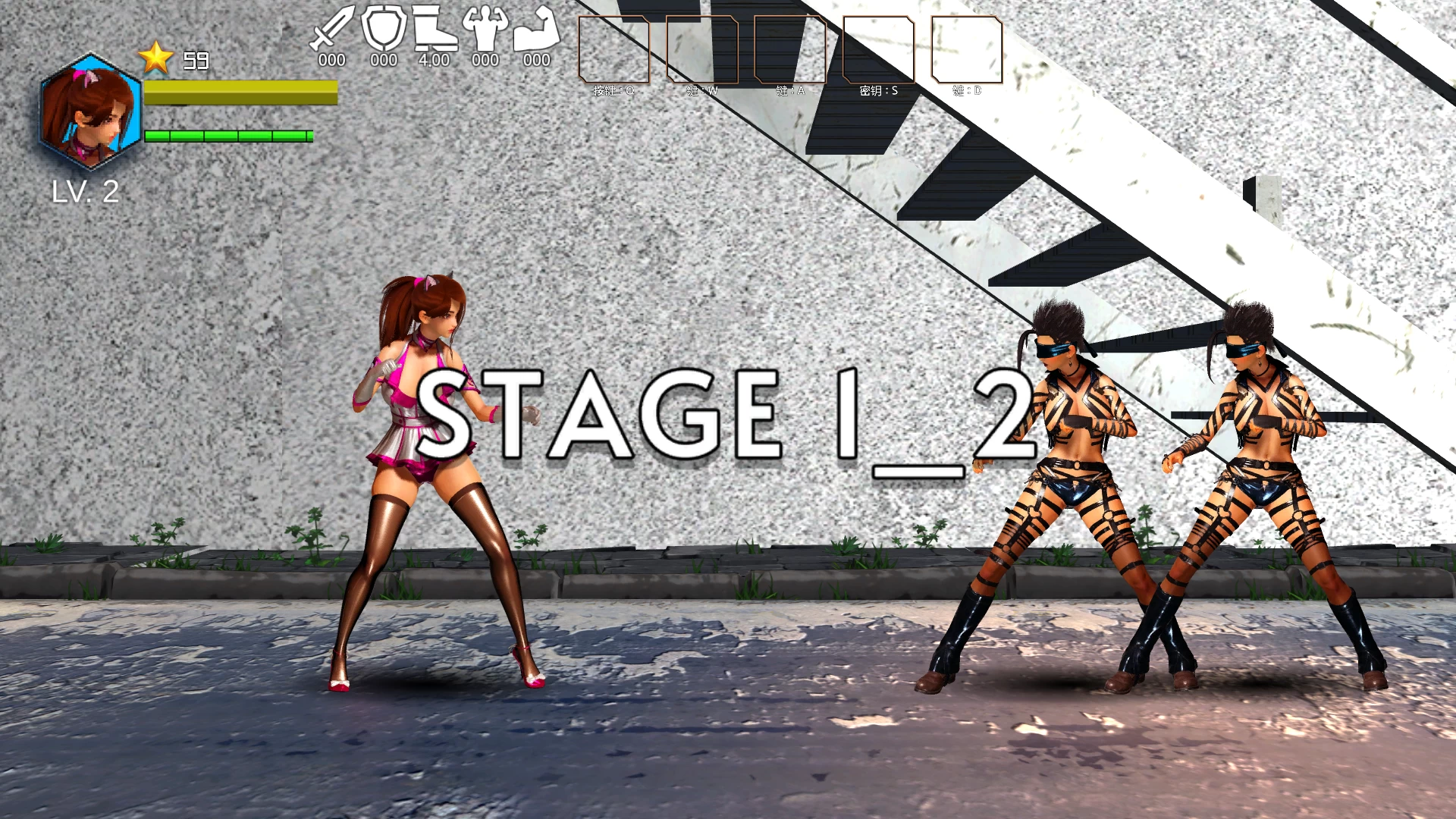Click the 密钥:S slot label
1456x819 pixels.
tap(877, 93)
